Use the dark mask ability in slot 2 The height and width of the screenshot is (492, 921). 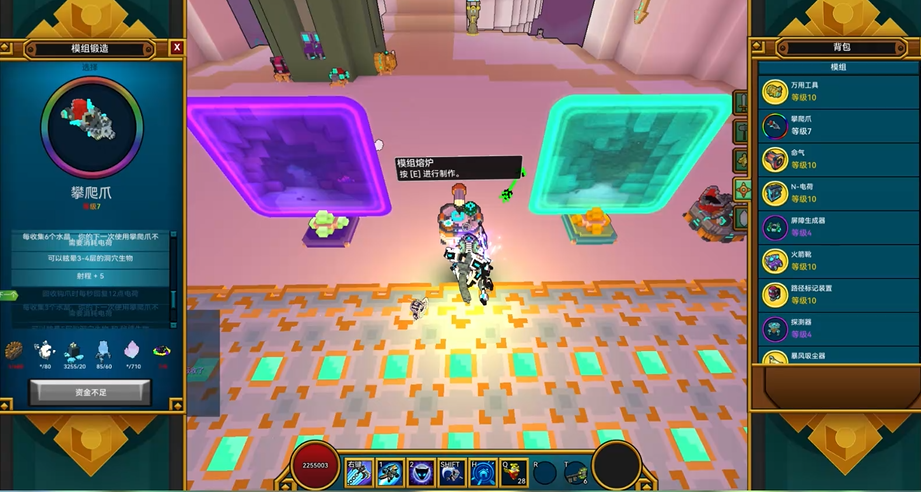pos(422,473)
